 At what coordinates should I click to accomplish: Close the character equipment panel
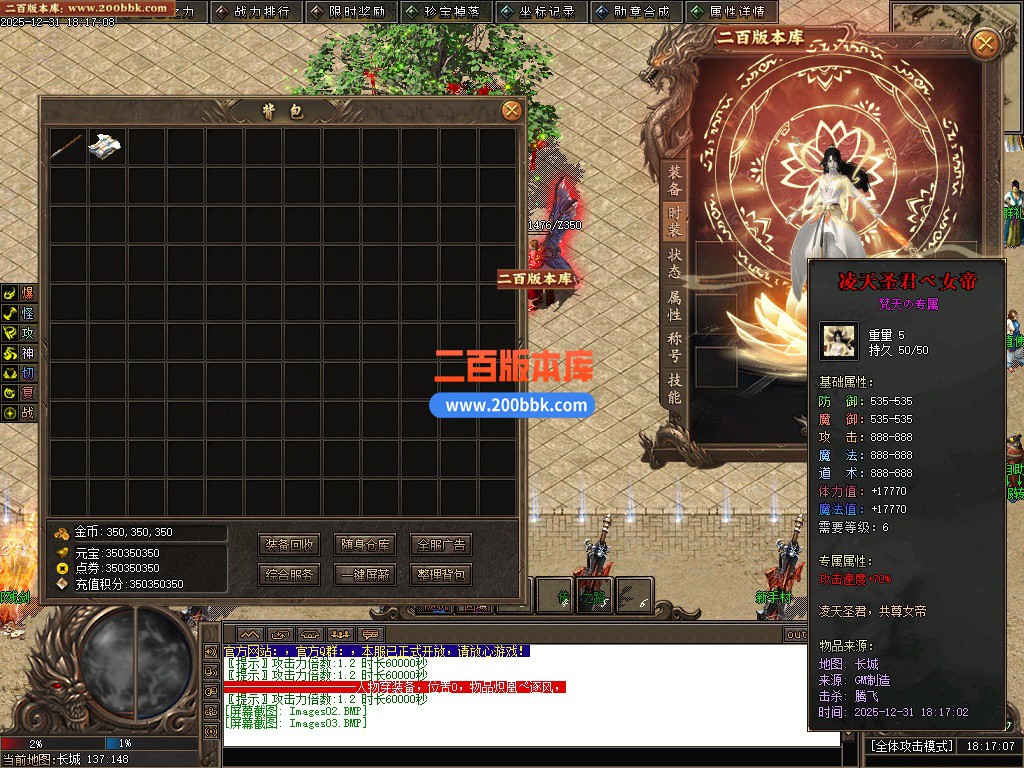tap(985, 43)
